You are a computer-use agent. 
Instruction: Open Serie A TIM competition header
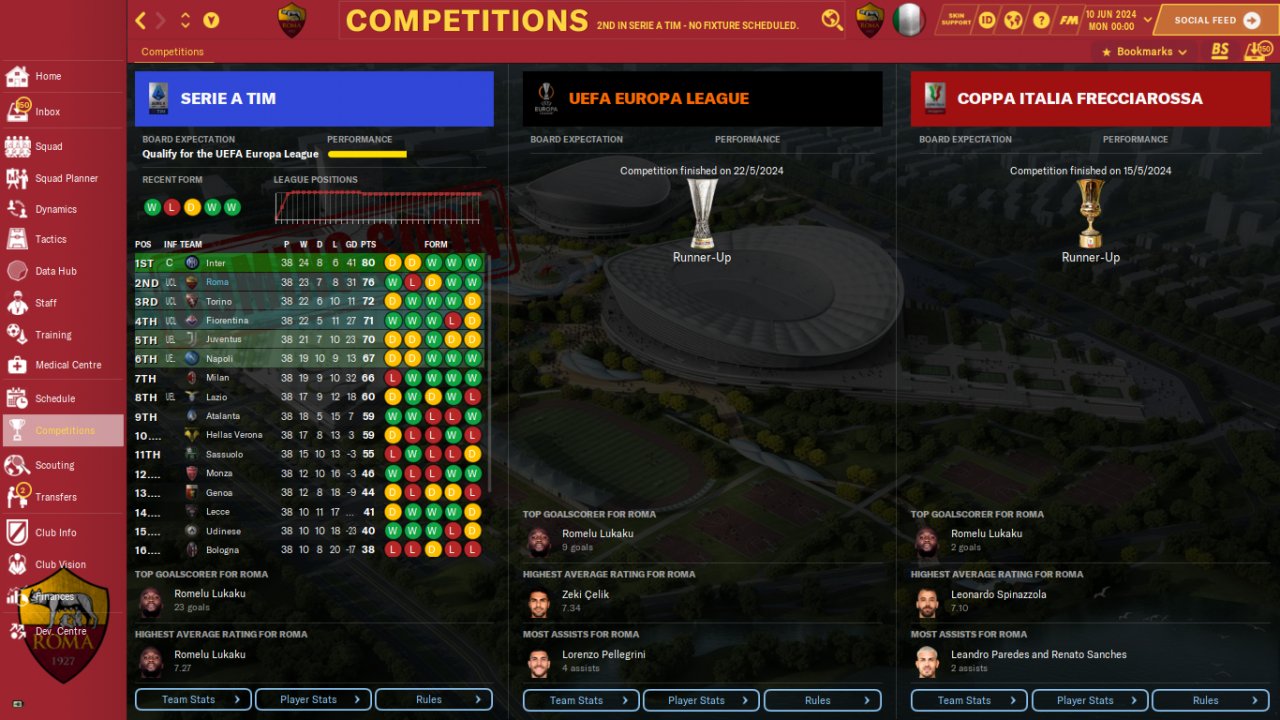point(314,99)
